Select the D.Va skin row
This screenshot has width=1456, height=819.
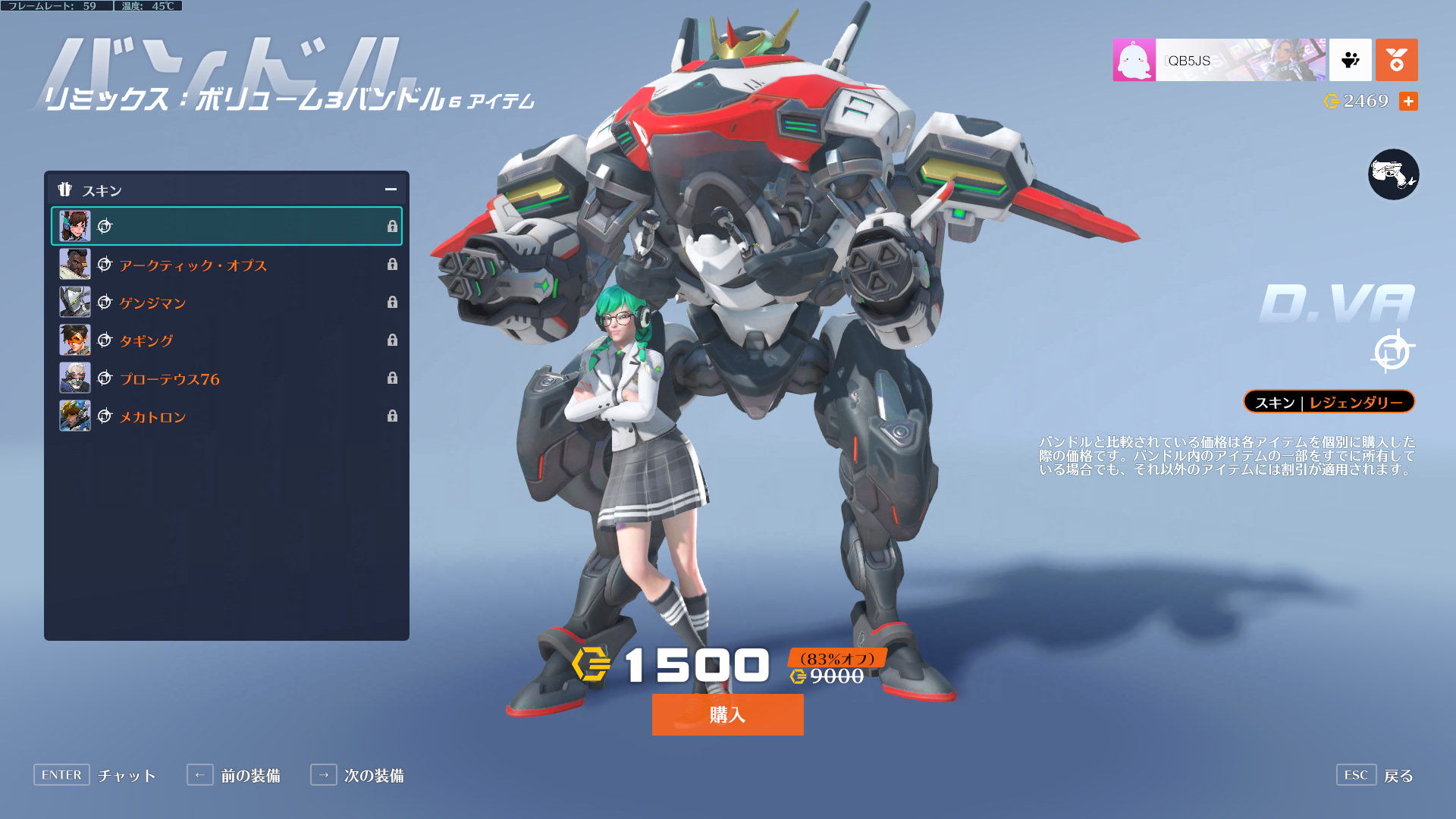[x=226, y=226]
